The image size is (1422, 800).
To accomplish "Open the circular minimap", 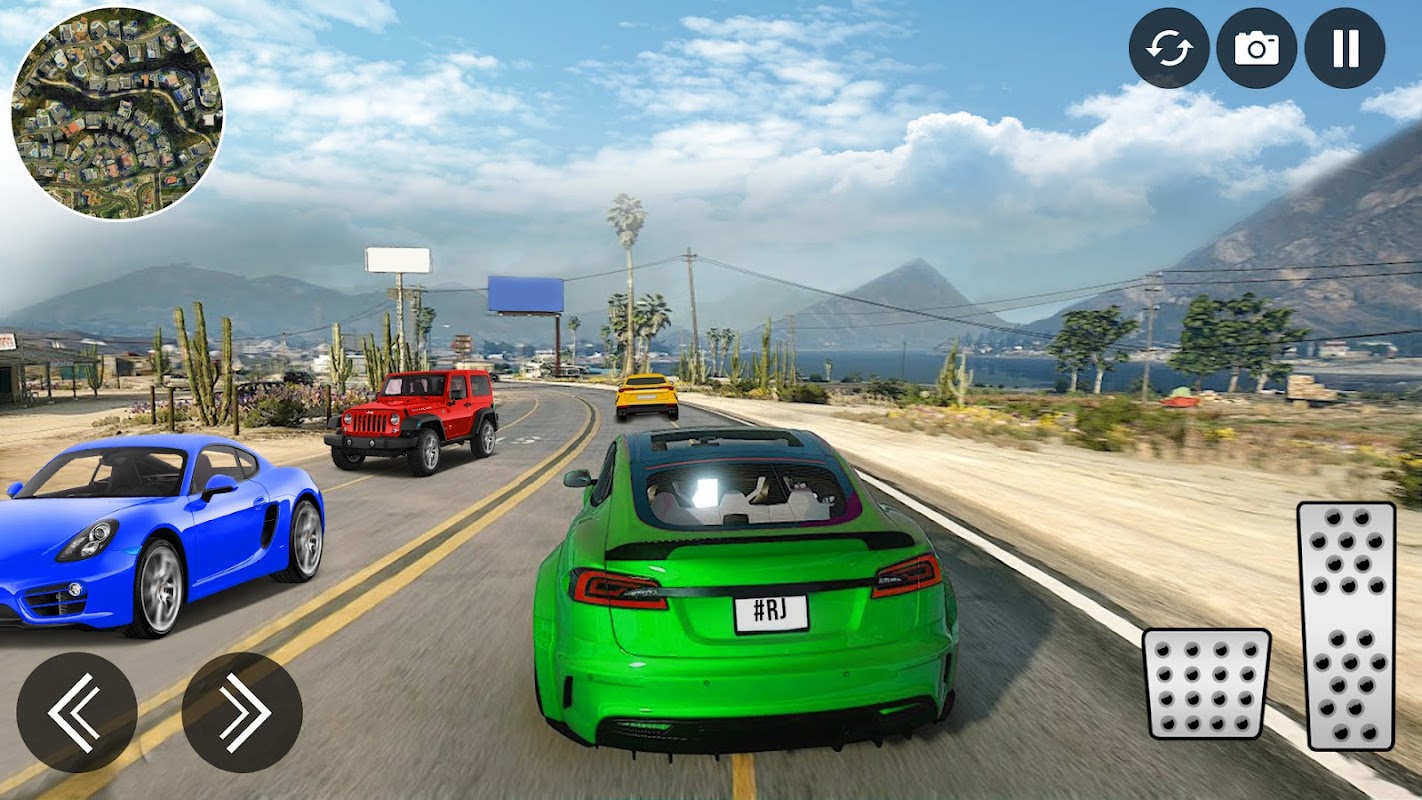I will pos(117,113).
